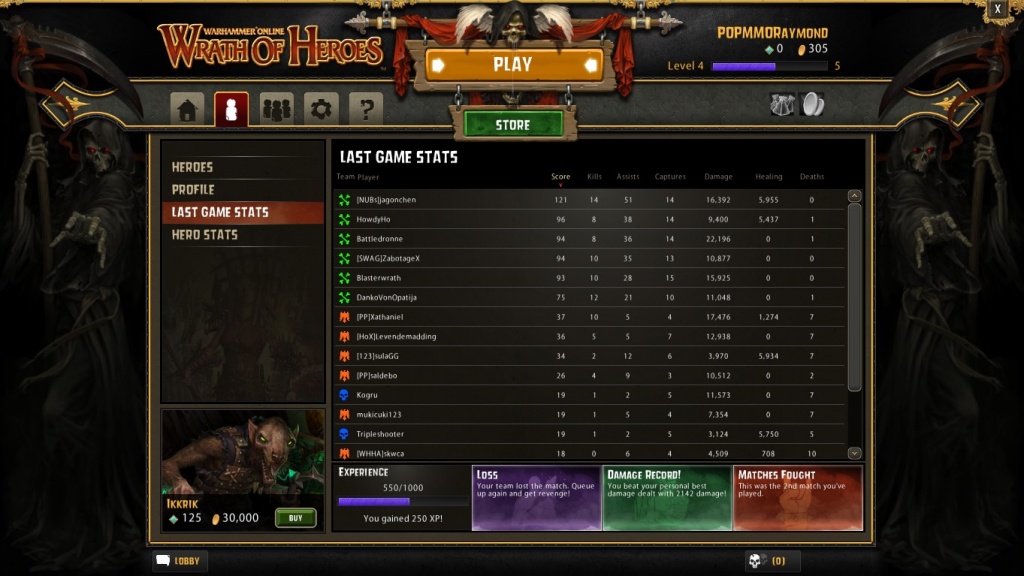
Task: Sort the table by Kills column
Action: [x=594, y=177]
